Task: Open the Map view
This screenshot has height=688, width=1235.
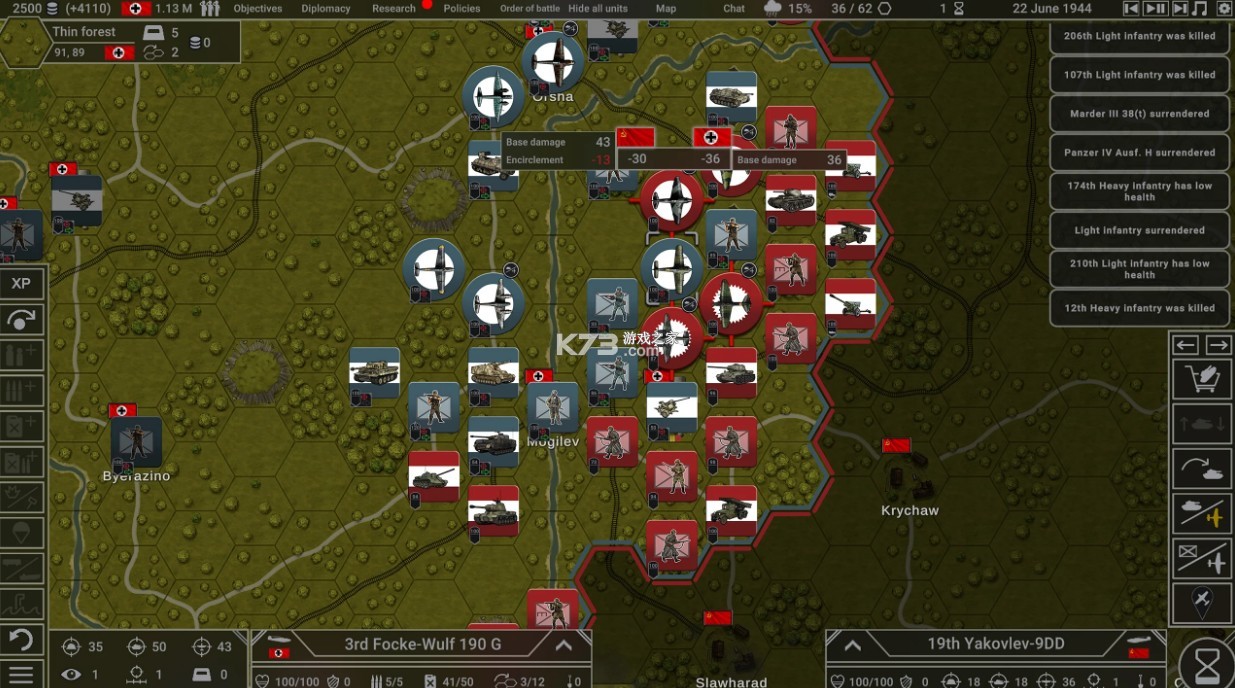Action: pos(666,8)
